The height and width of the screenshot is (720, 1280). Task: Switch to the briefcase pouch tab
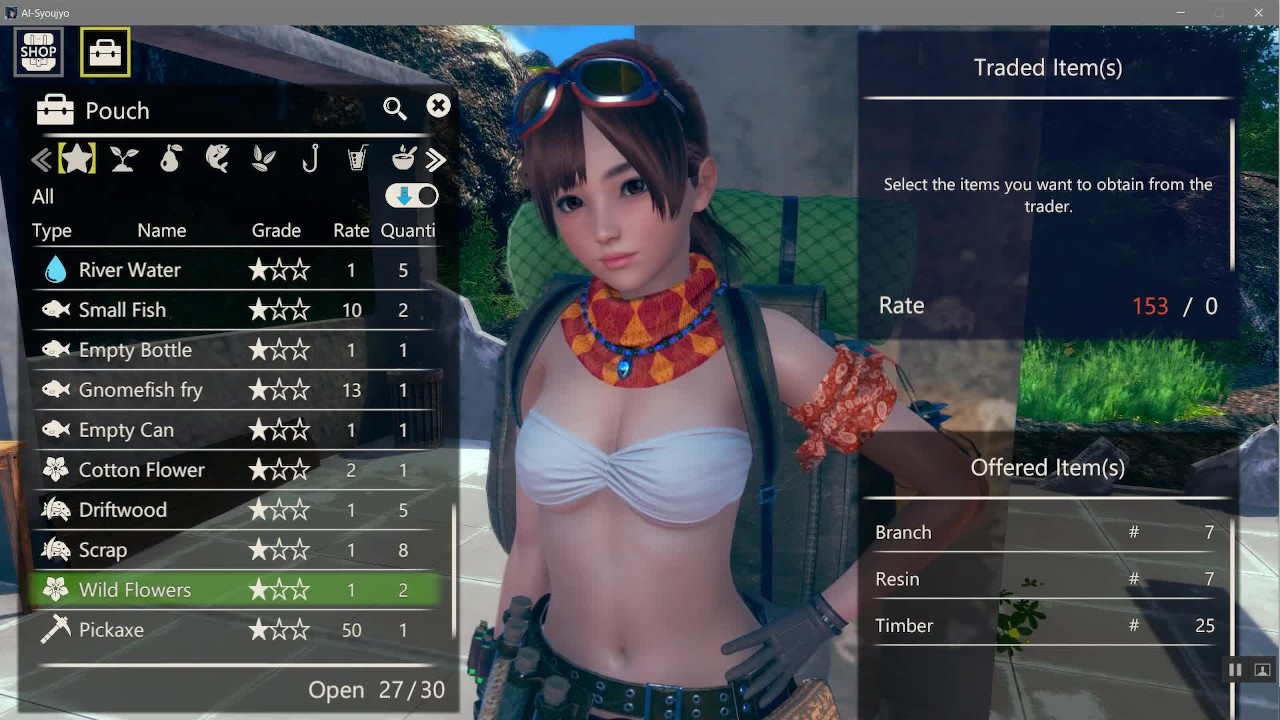pos(105,52)
